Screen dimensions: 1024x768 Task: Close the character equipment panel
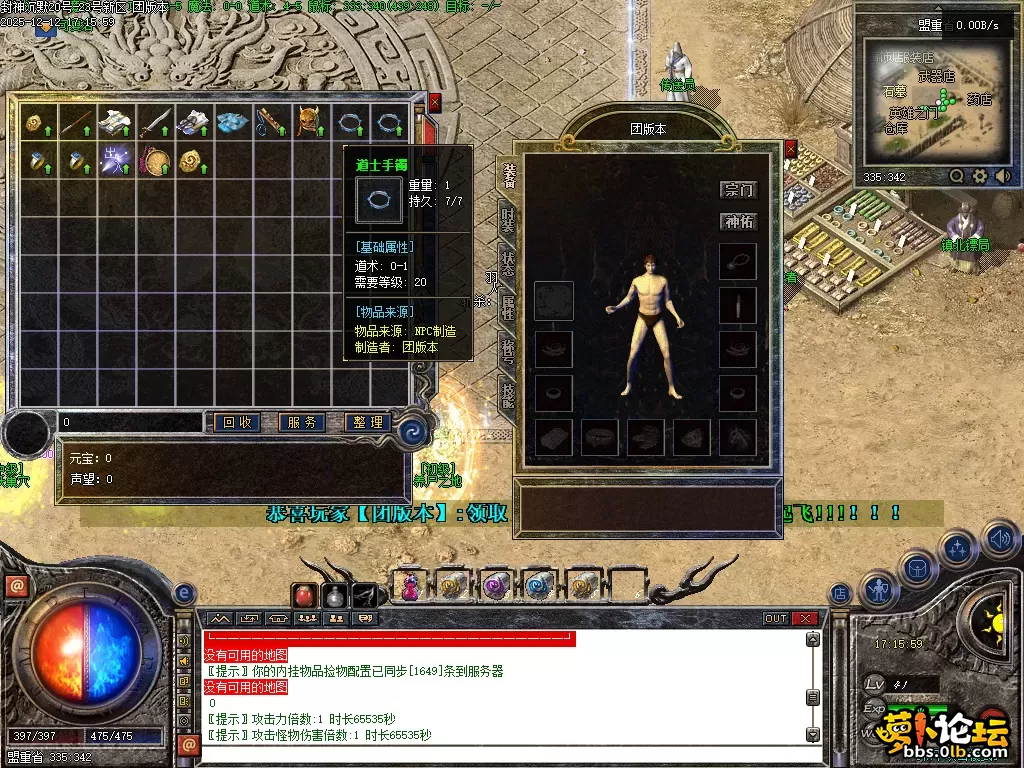point(791,149)
